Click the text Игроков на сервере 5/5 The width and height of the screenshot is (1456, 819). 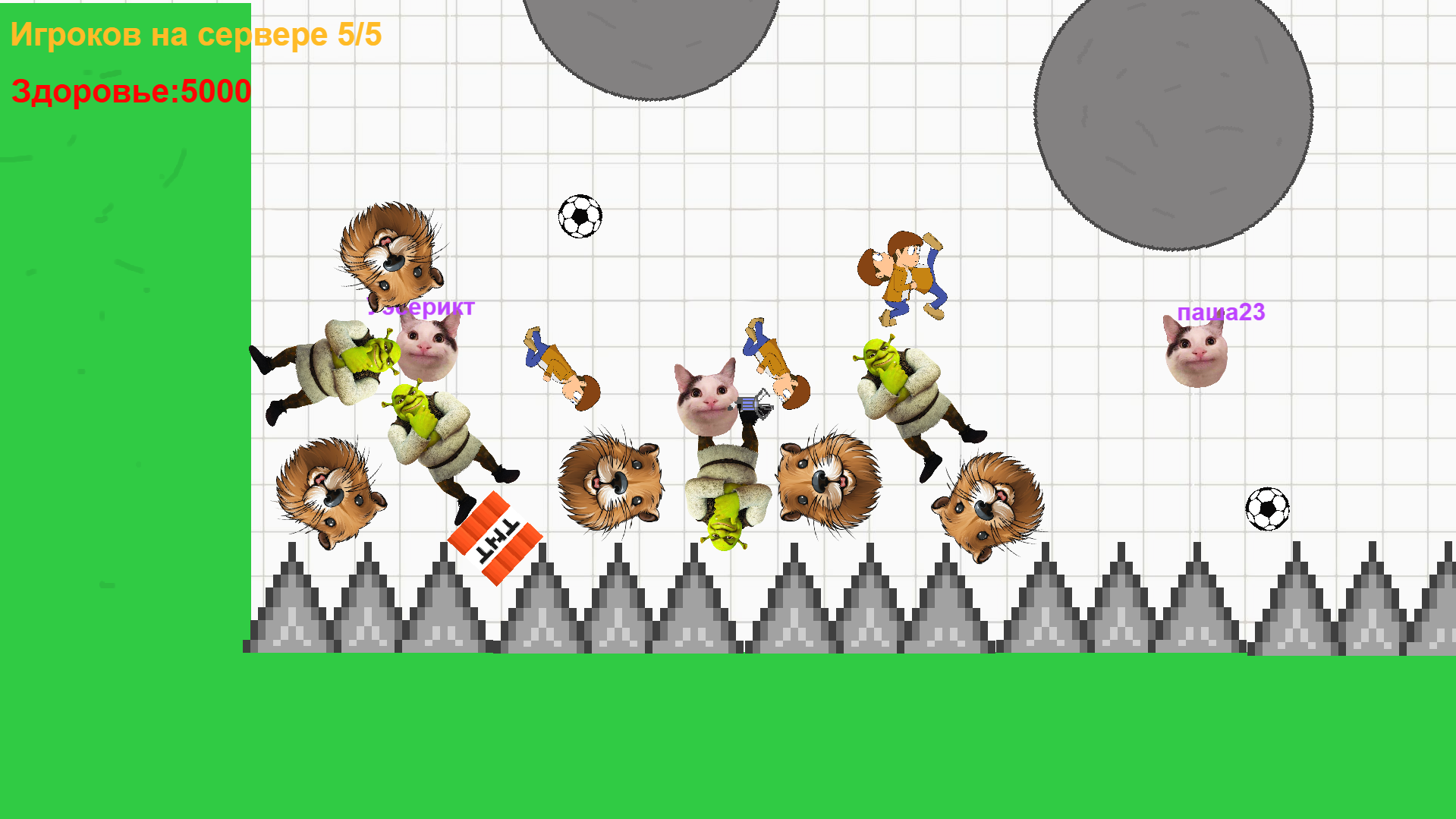(196, 34)
